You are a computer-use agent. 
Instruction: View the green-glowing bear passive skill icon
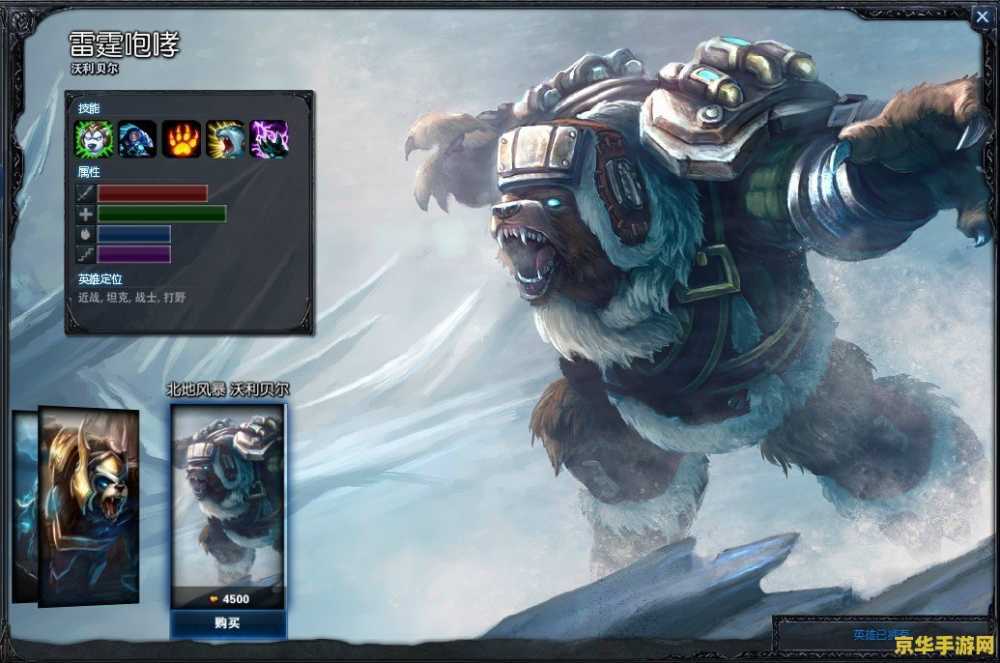click(x=94, y=139)
